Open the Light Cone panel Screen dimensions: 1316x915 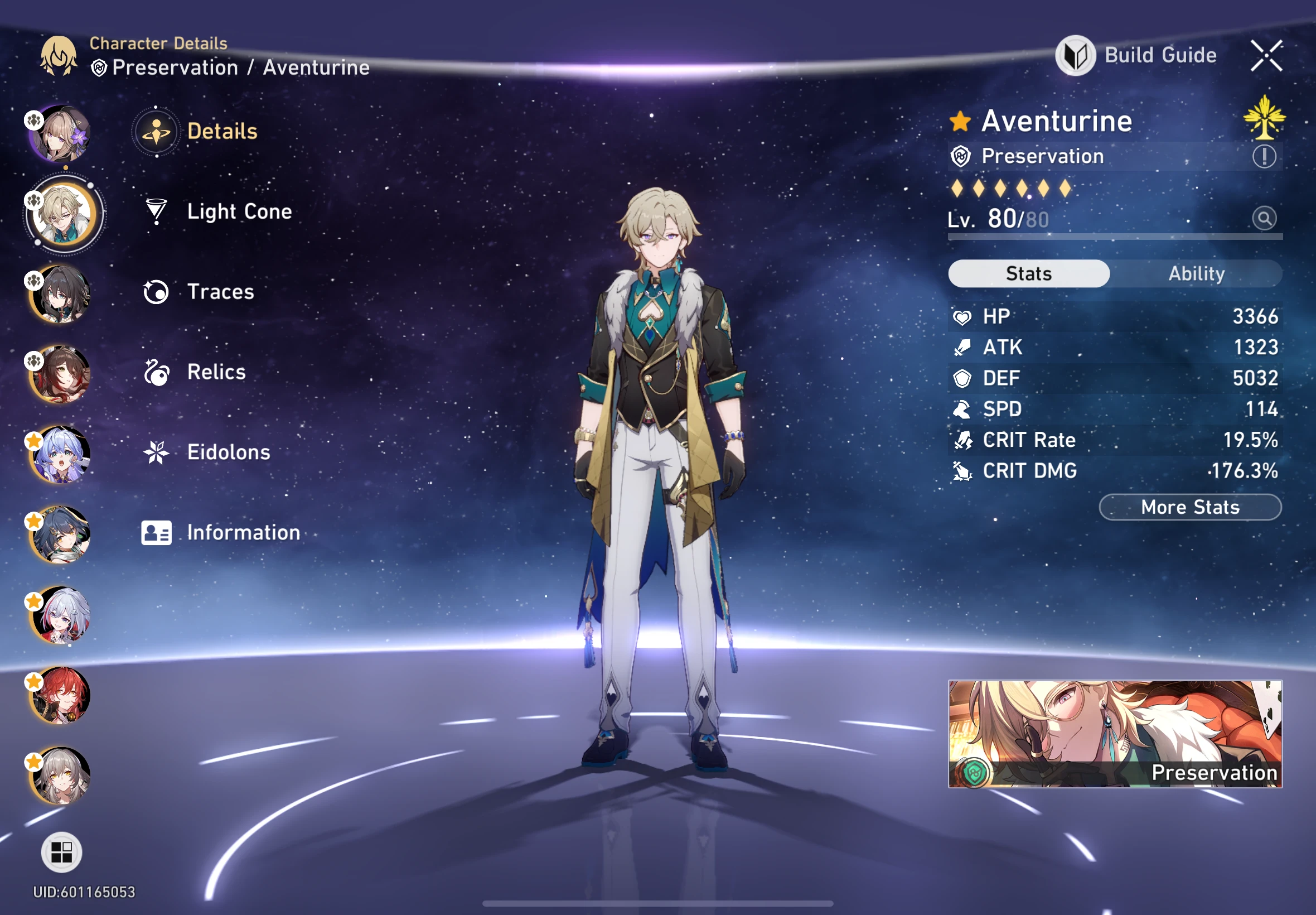[x=238, y=212]
